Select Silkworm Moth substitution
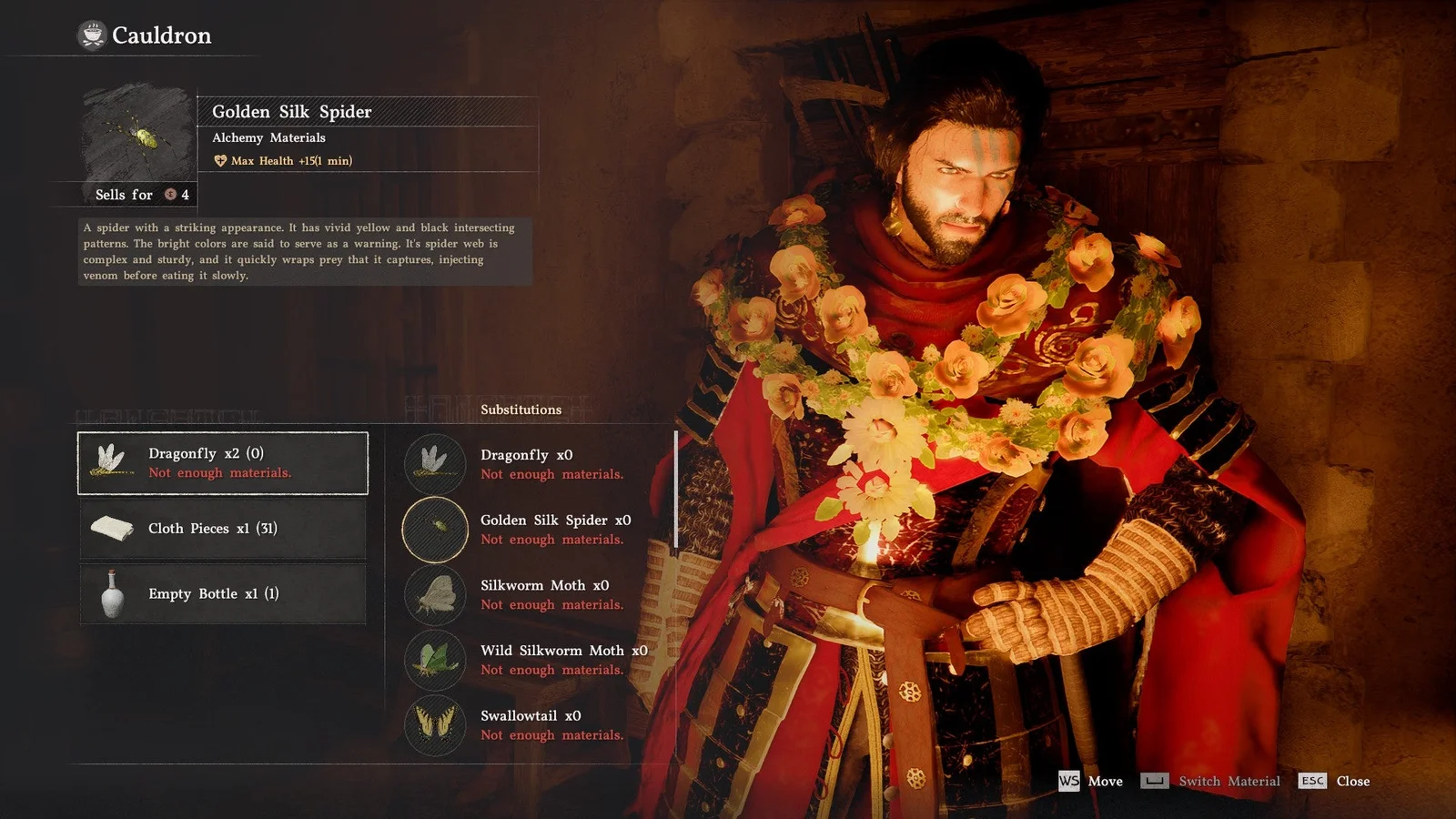Image resolution: width=1456 pixels, height=819 pixels. (528, 594)
